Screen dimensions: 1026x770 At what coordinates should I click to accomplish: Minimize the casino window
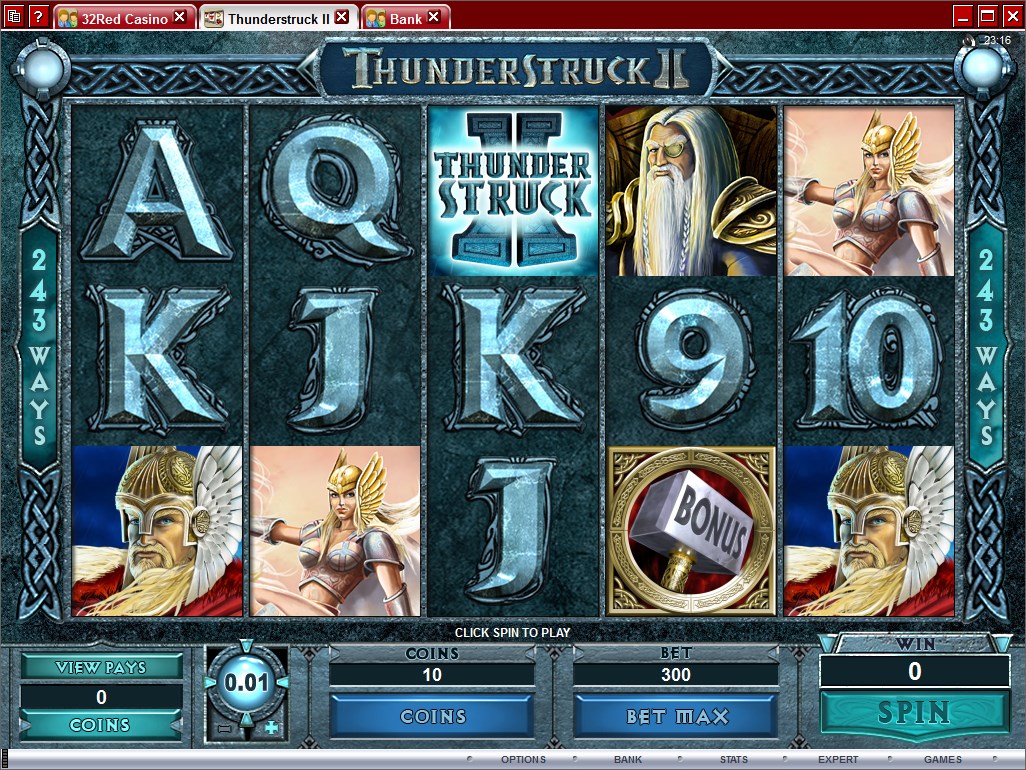pyautogui.click(x=962, y=16)
